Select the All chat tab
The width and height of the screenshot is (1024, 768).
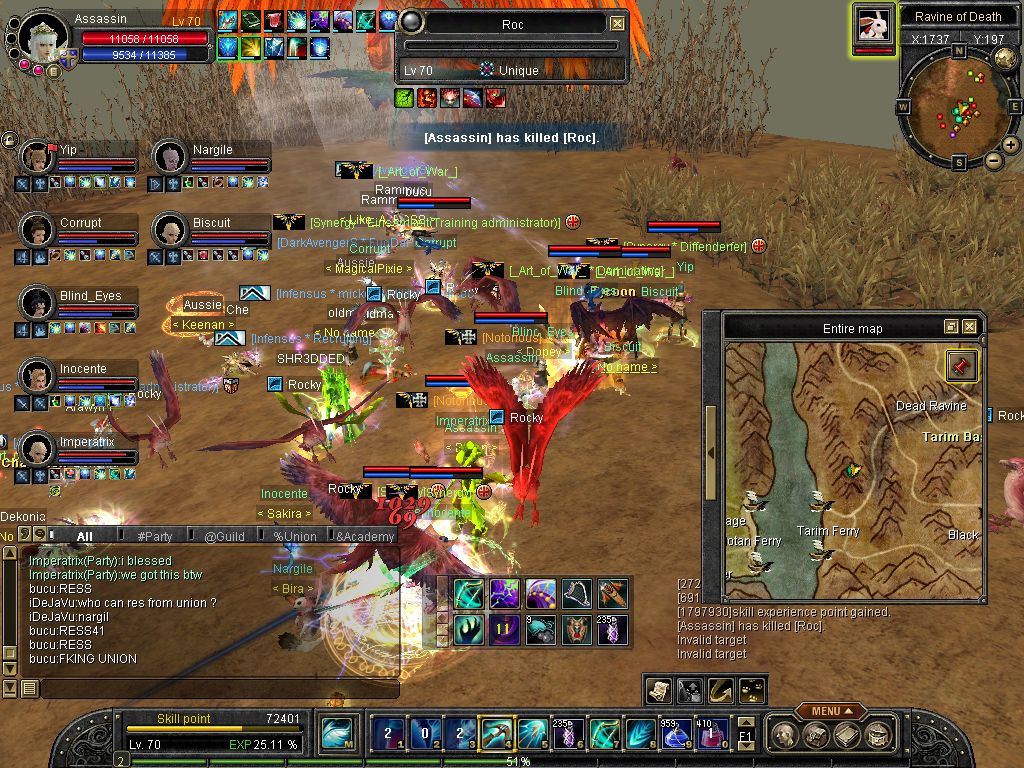[85, 537]
